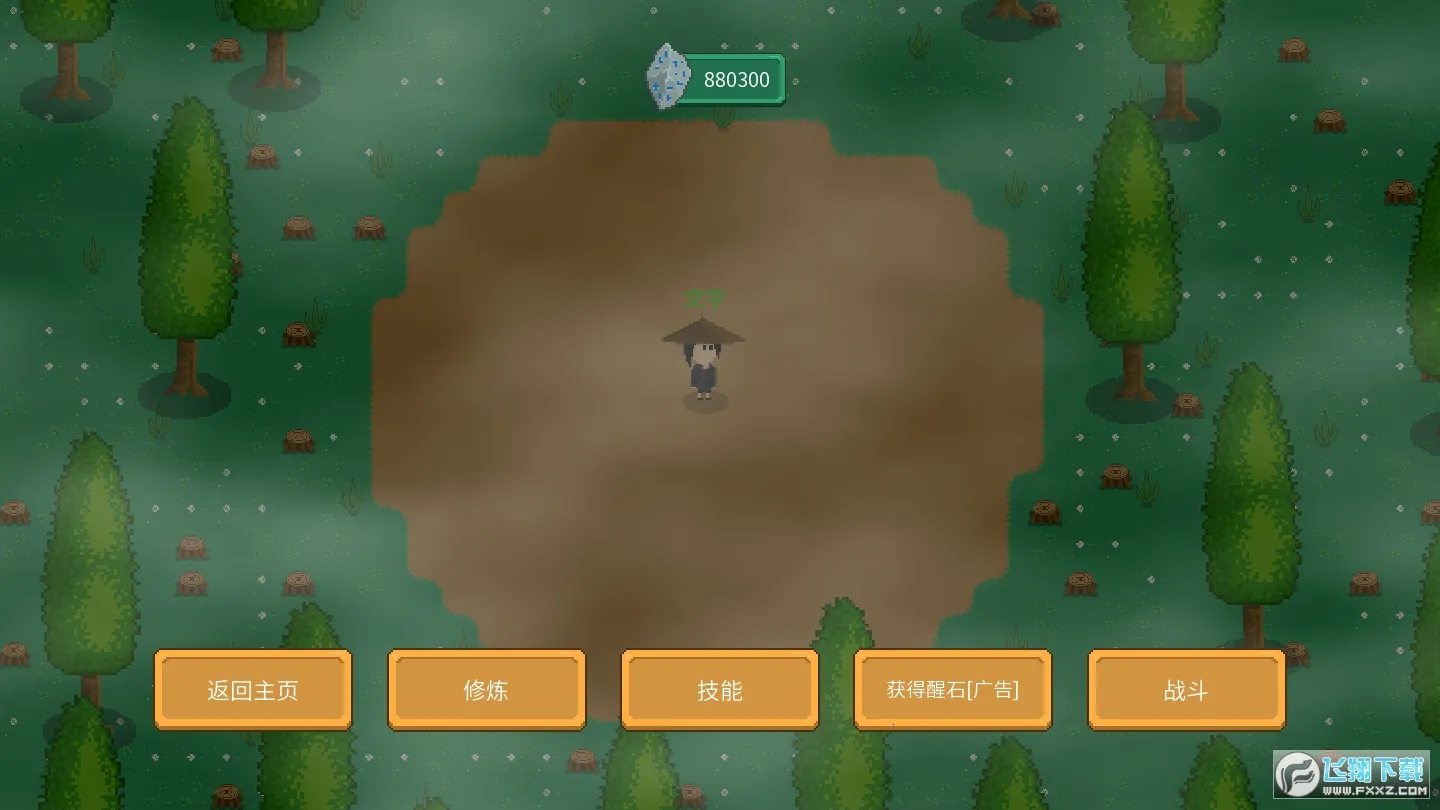This screenshot has height=810, width=1440.
Task: Switch to the 战斗 battle screen
Action: [1186, 690]
